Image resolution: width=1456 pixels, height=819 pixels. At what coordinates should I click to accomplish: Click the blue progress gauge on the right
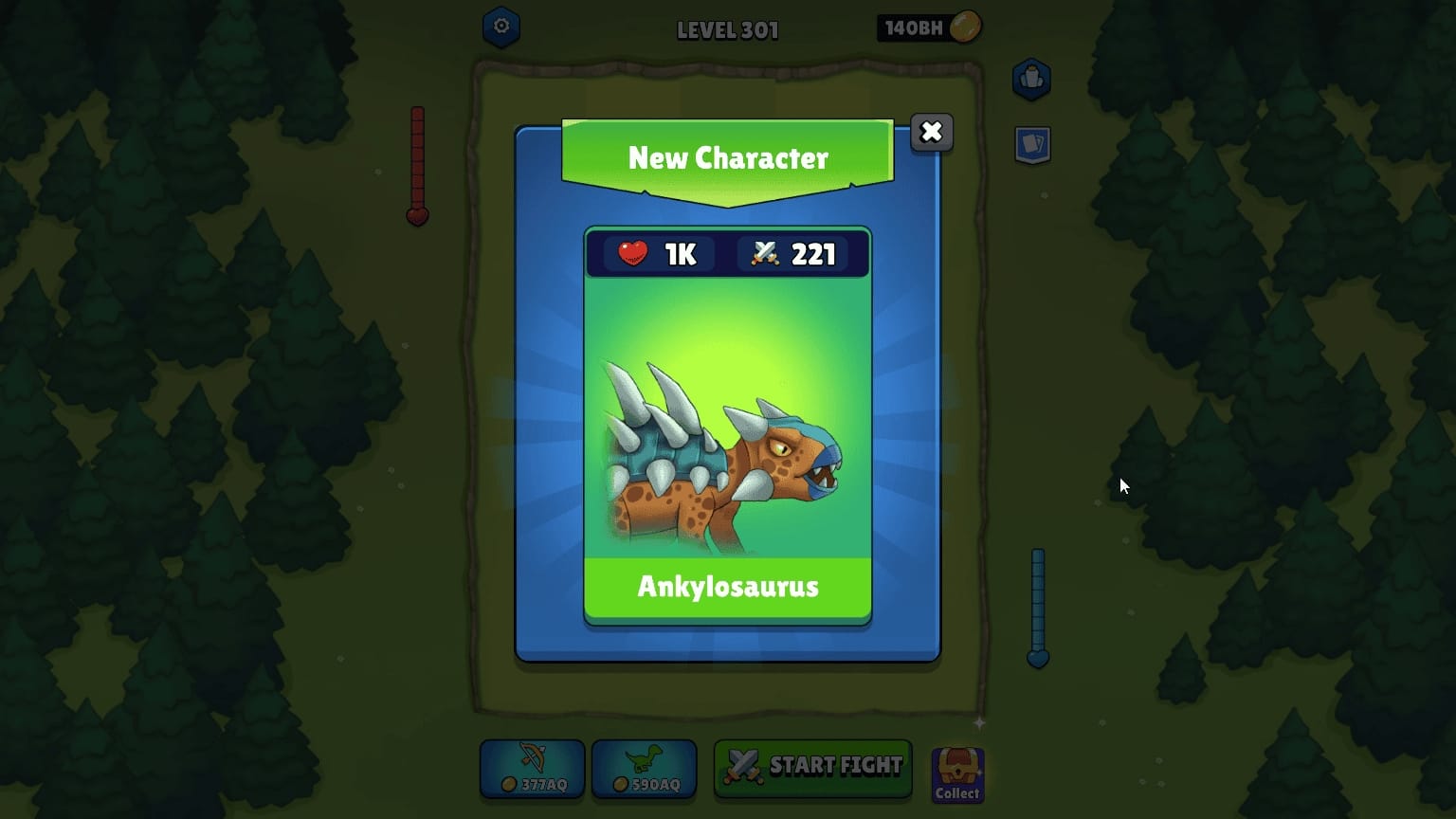pyautogui.click(x=1038, y=607)
